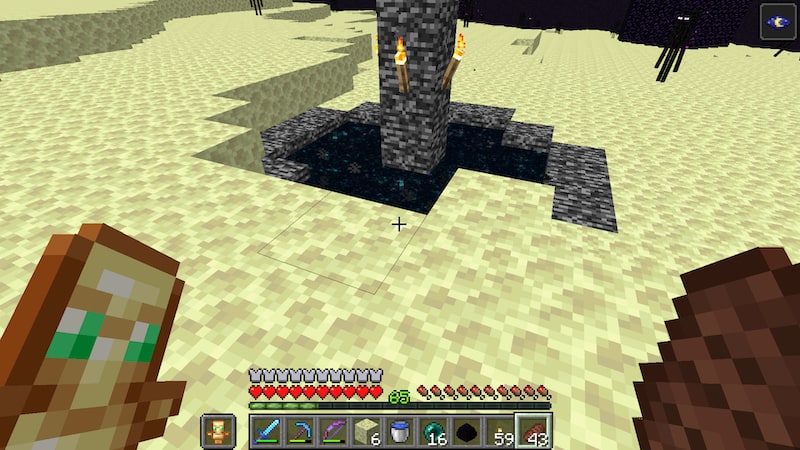Choose the black item hotbar slot
This screenshot has width=800, height=450.
[x=467, y=431]
